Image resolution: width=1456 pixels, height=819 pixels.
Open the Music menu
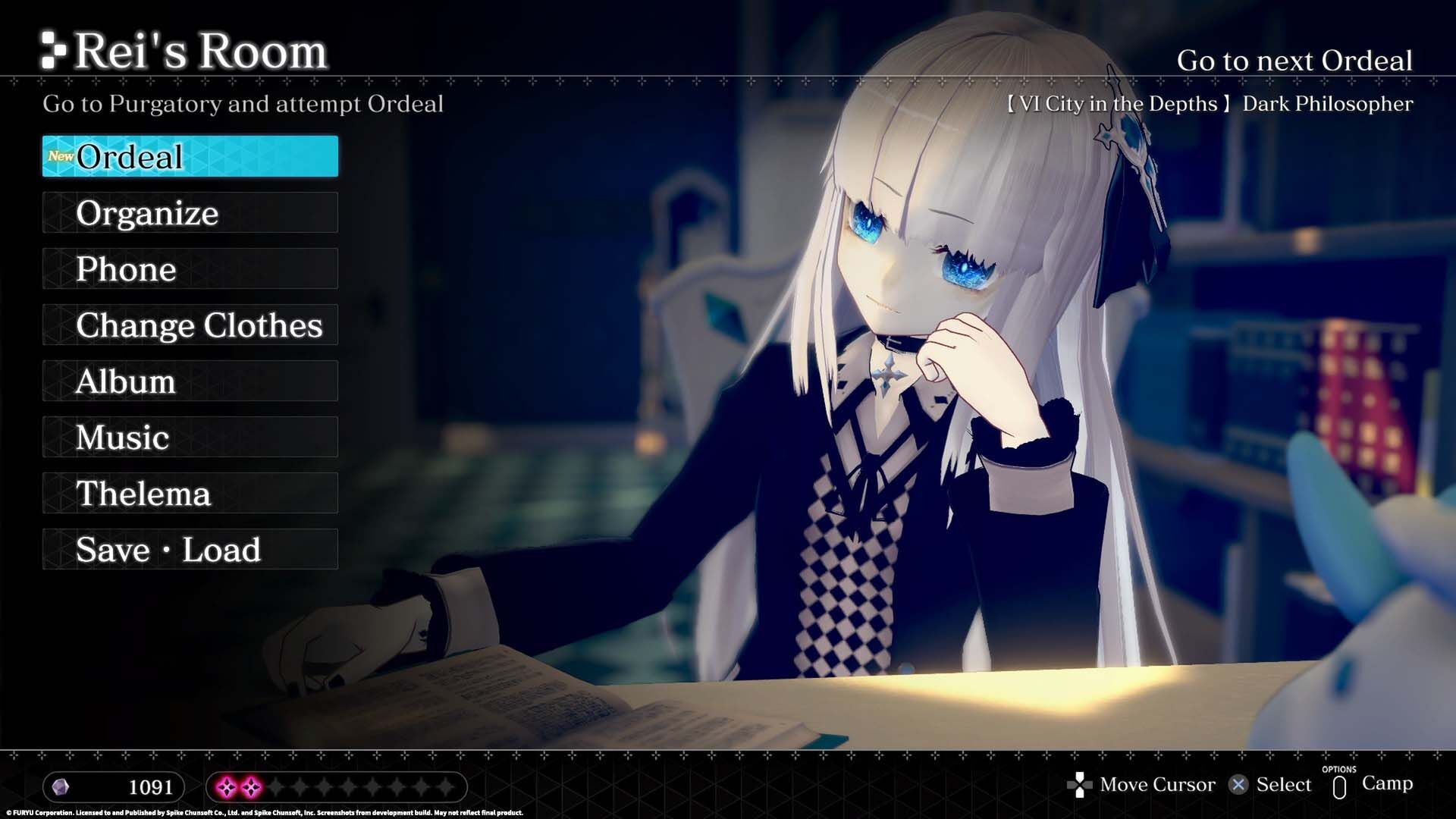[190, 437]
